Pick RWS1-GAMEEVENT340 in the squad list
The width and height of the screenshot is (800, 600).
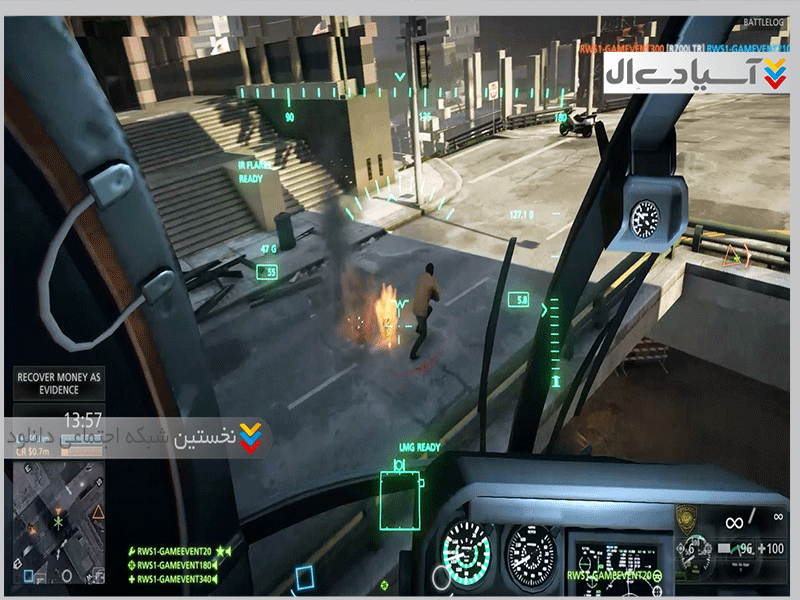(x=173, y=579)
